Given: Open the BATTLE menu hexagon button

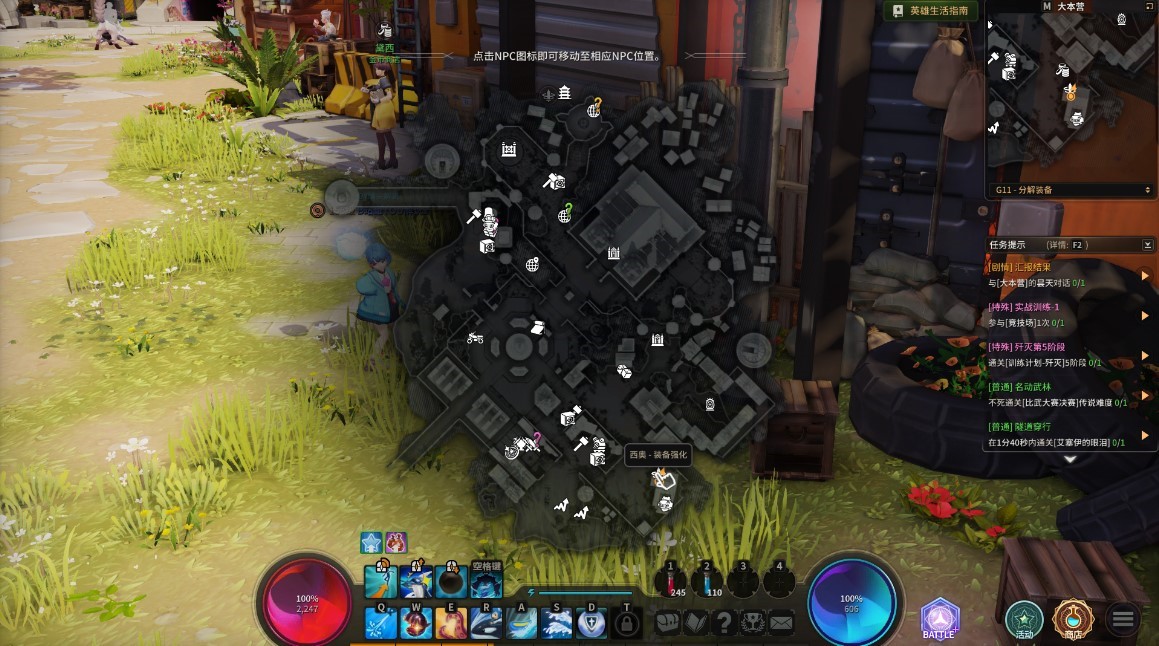Looking at the screenshot, I should [x=939, y=619].
